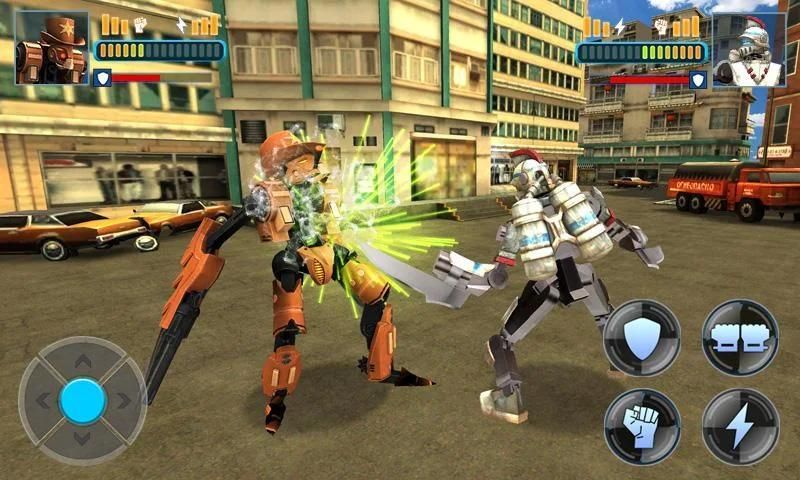Tap the double fists attack button
The width and height of the screenshot is (800, 480).
tap(740, 338)
